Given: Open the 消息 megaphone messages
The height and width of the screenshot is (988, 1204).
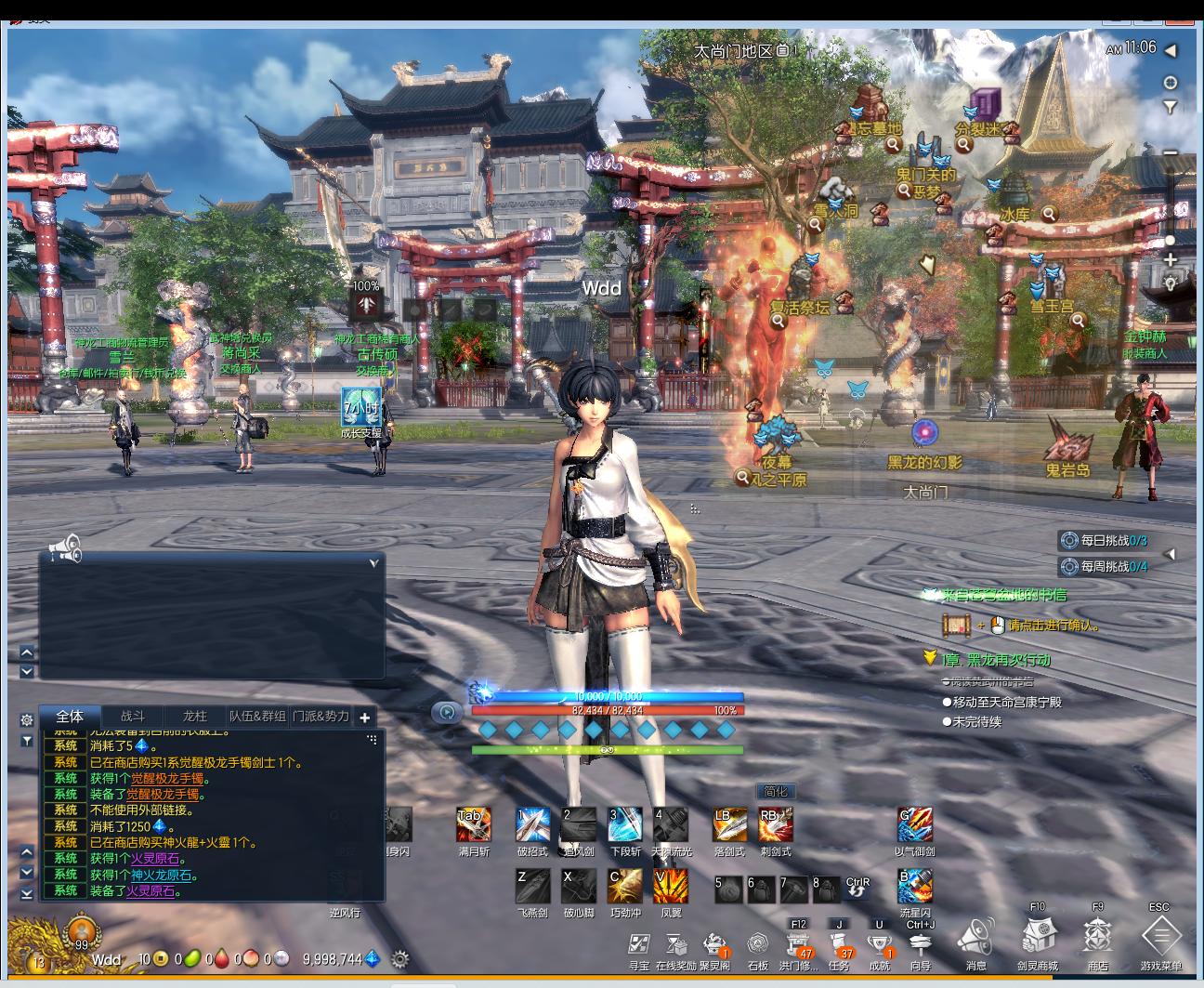Looking at the screenshot, I should tap(975, 937).
